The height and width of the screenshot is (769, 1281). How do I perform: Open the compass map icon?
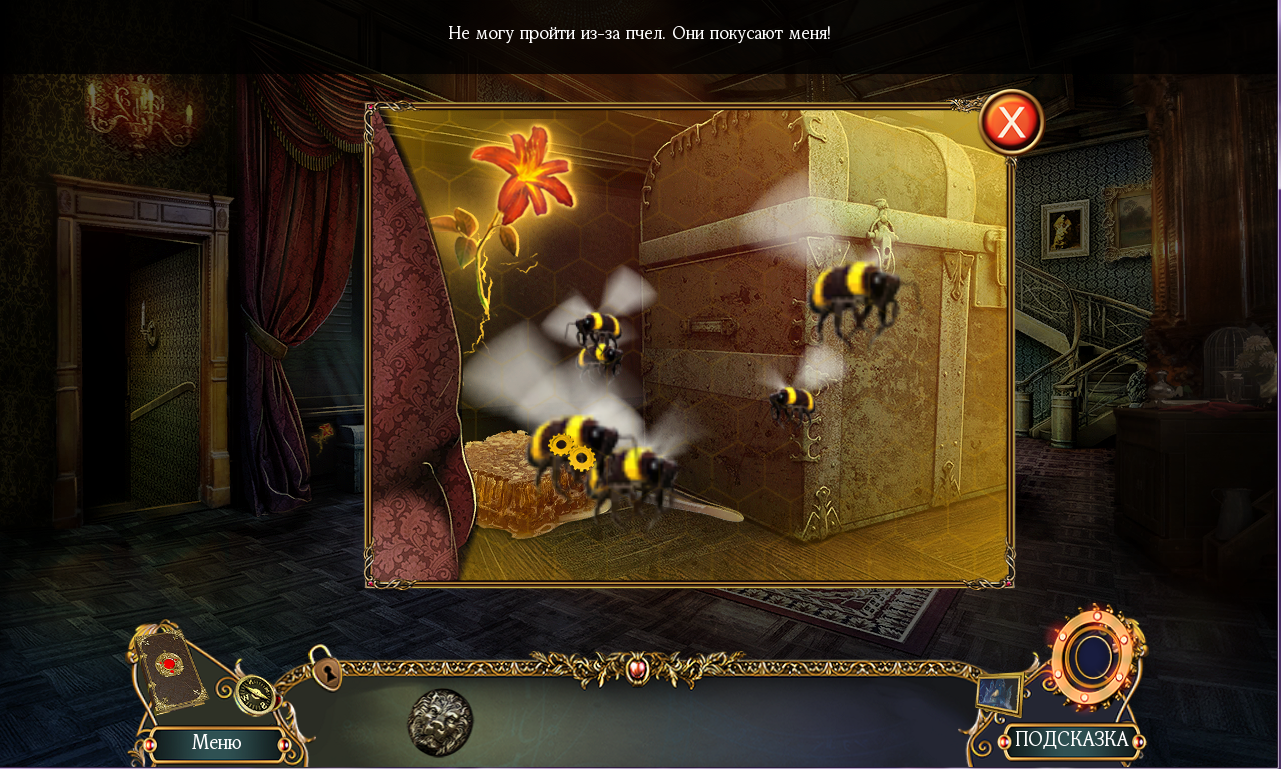click(x=256, y=692)
